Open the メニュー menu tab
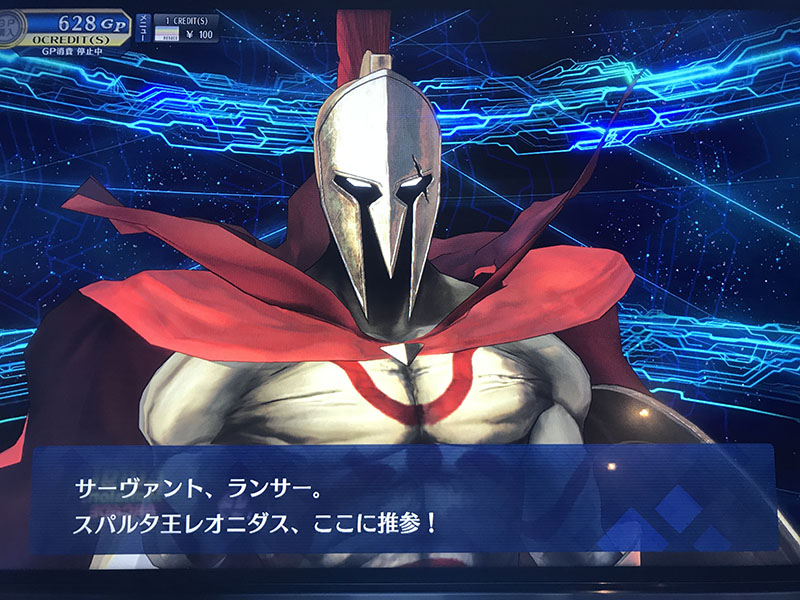800x600 pixels. point(144,28)
